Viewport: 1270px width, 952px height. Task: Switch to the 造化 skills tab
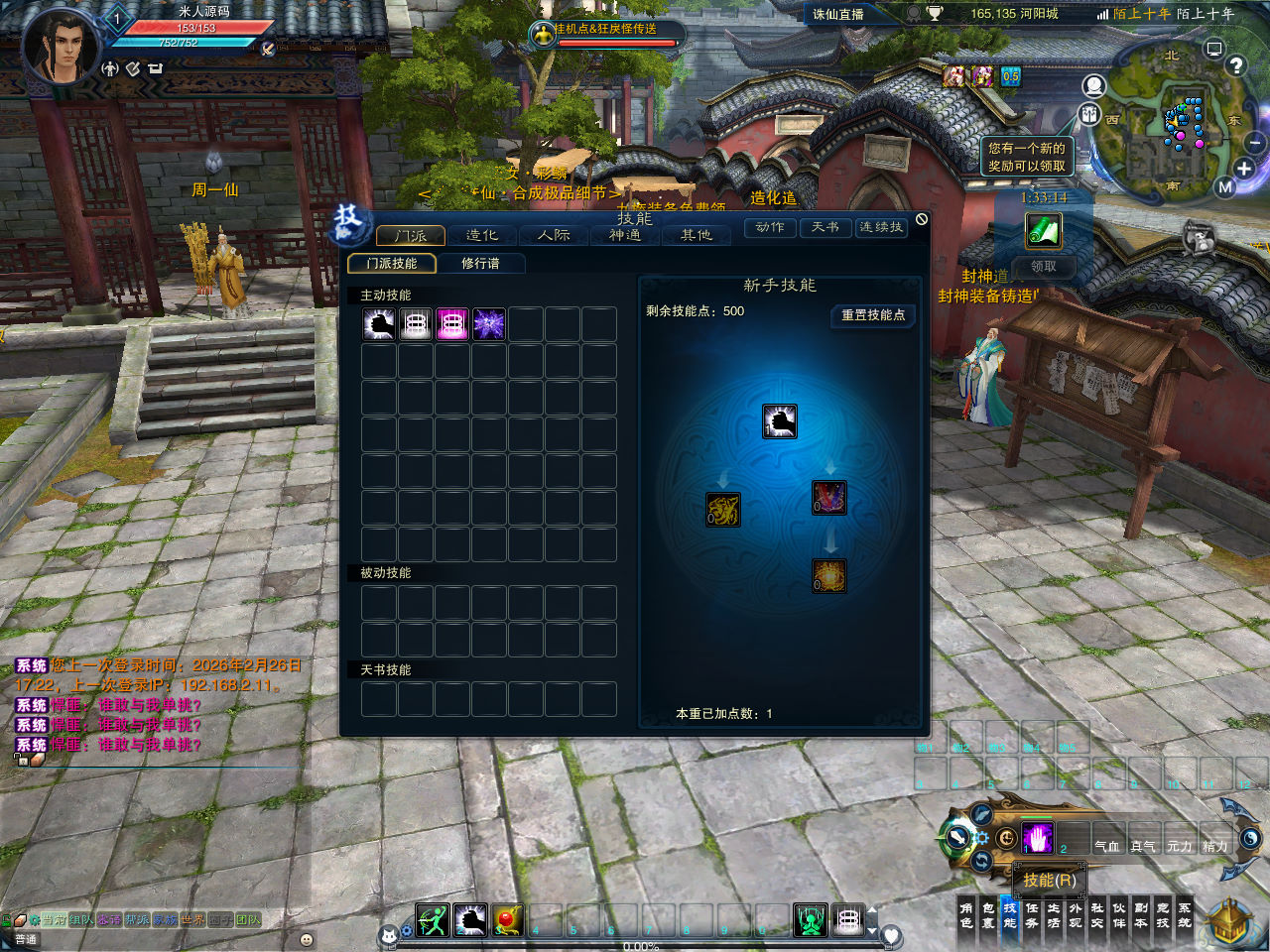point(482,235)
